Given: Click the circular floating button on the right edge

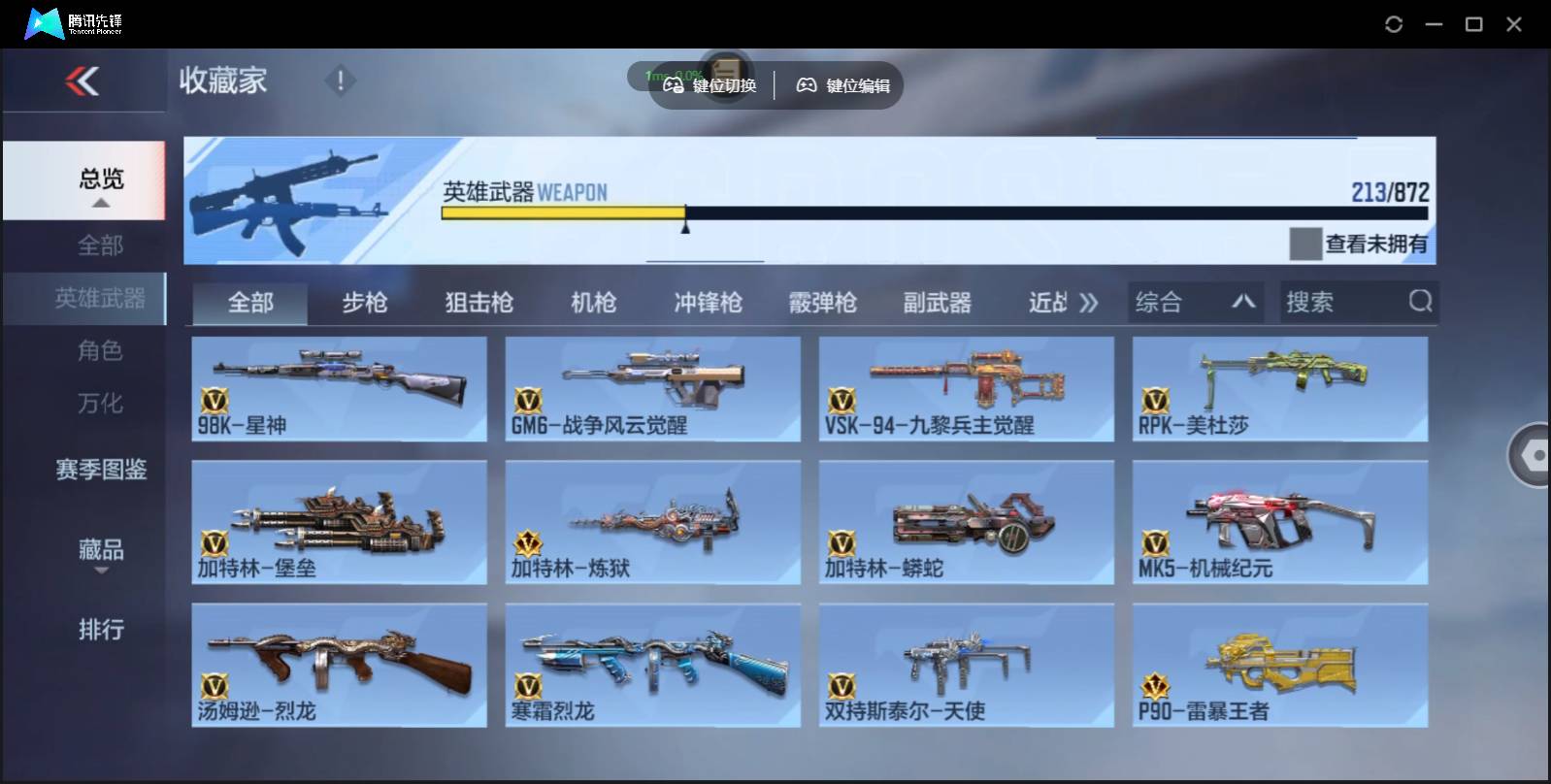Looking at the screenshot, I should [1534, 454].
